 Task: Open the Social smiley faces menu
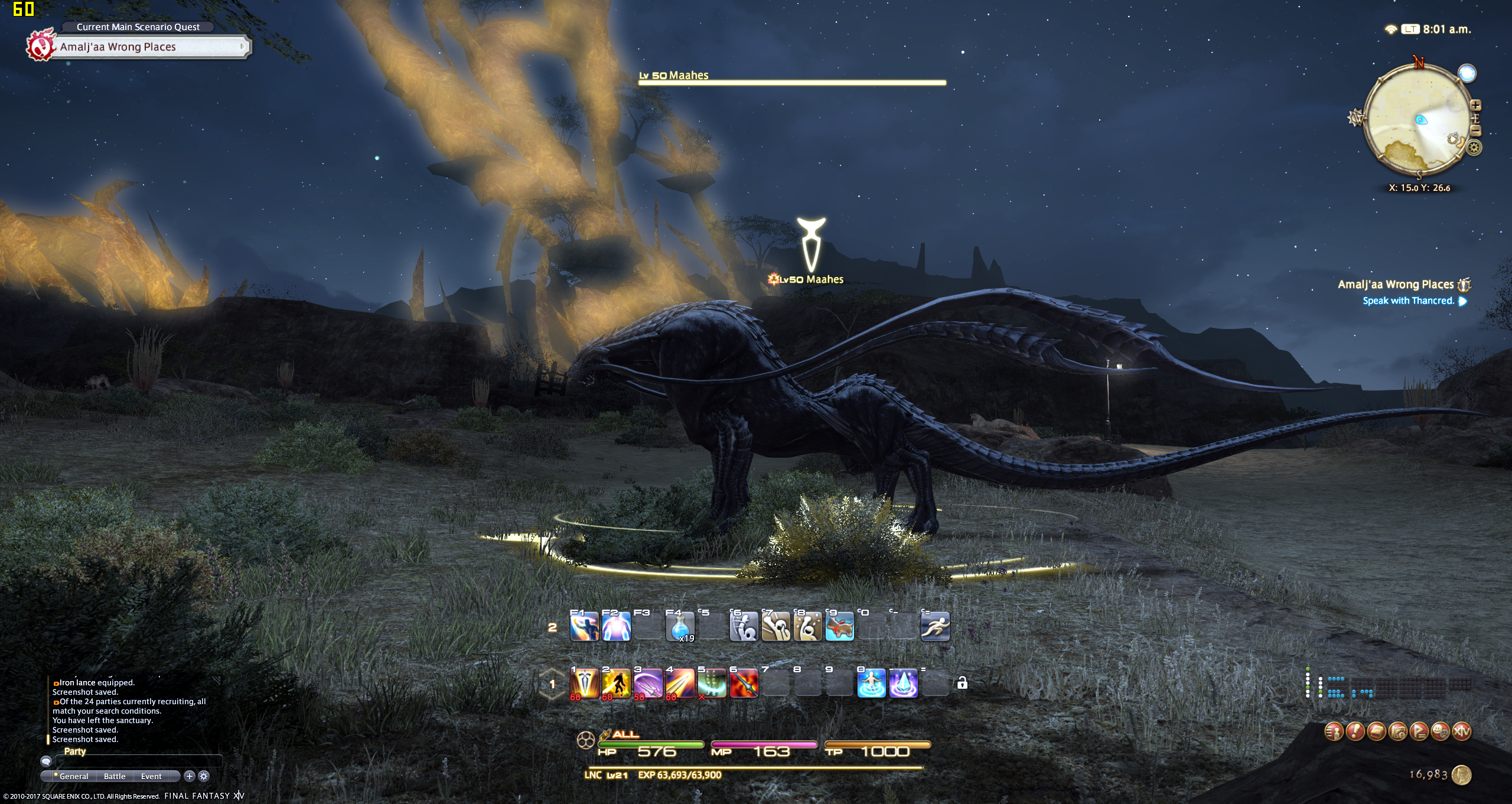tap(1441, 731)
